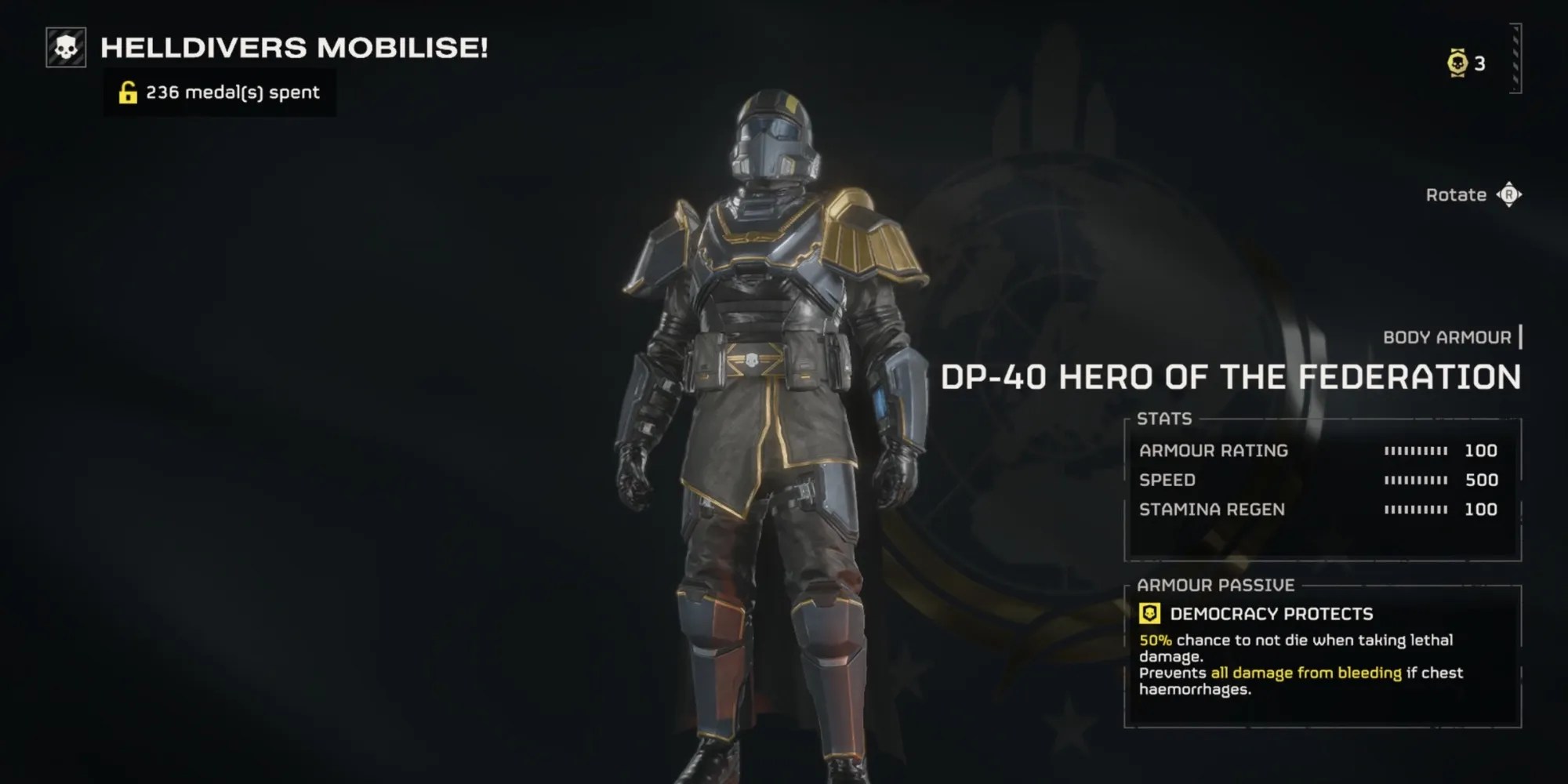Image resolution: width=1568 pixels, height=784 pixels.
Task: Click the Speed stat value bar
Action: pyautogui.click(x=1417, y=479)
